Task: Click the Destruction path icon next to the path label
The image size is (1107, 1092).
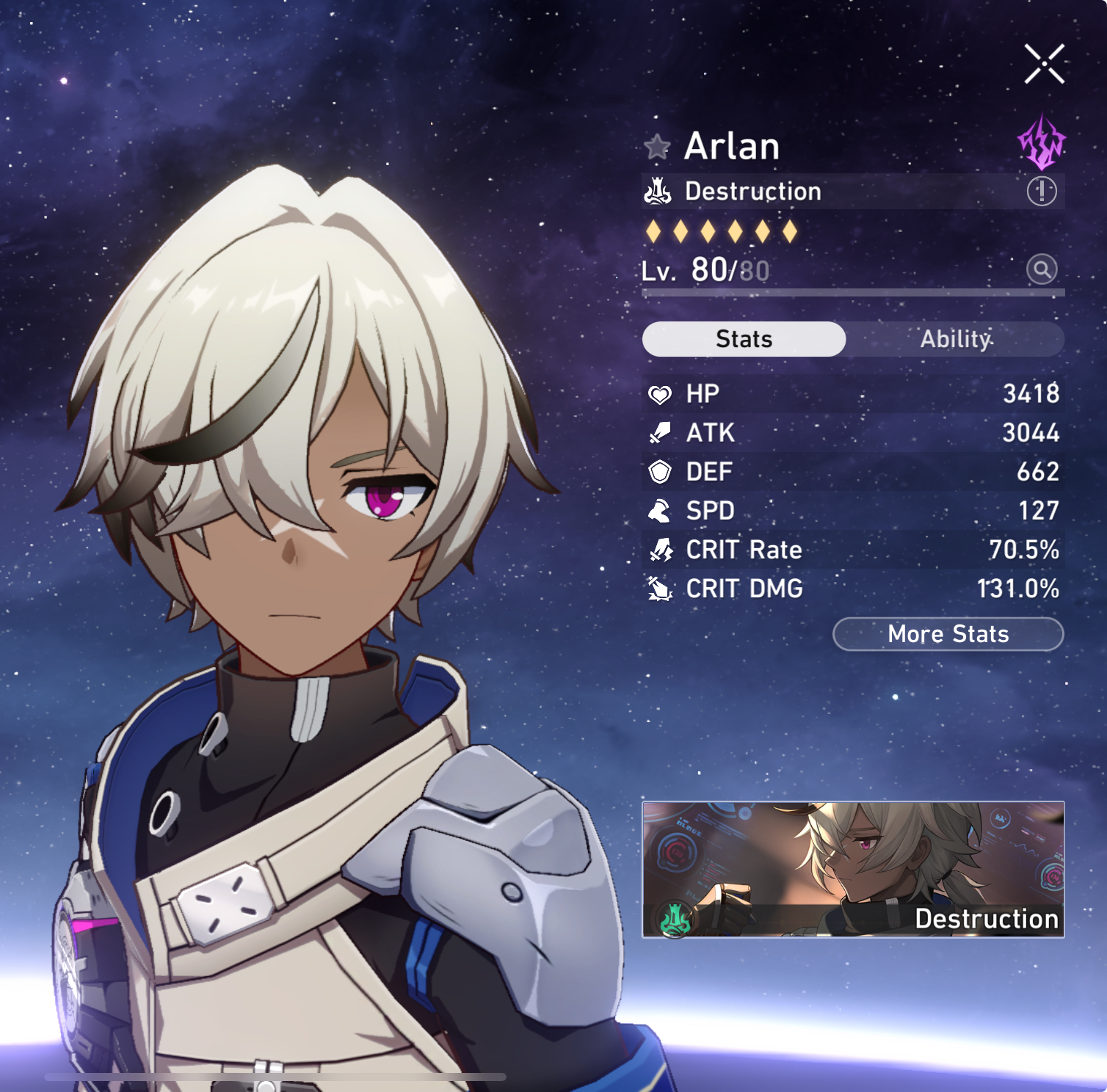Action: pyautogui.click(x=658, y=192)
